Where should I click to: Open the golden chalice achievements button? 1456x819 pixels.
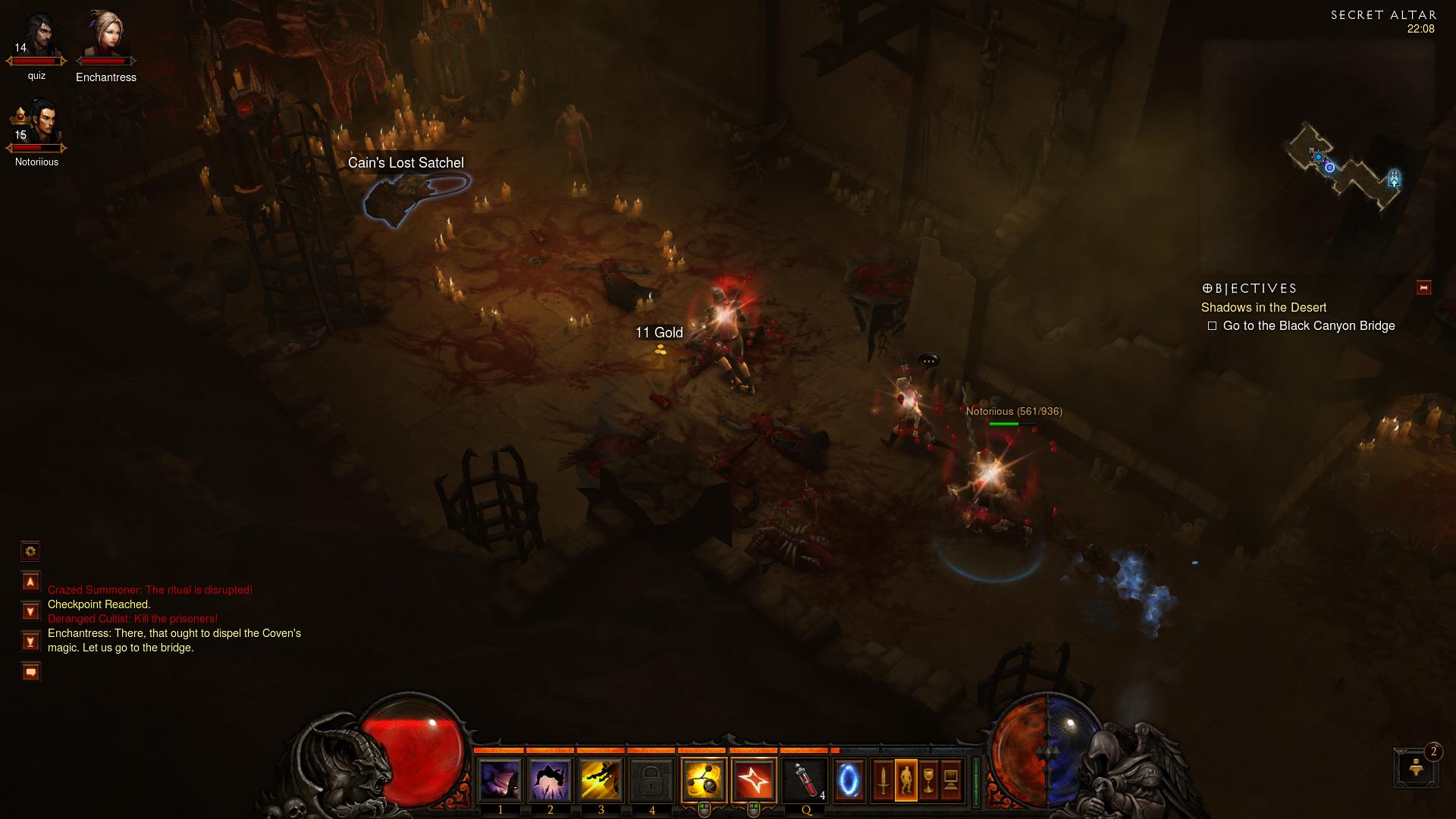[x=928, y=780]
